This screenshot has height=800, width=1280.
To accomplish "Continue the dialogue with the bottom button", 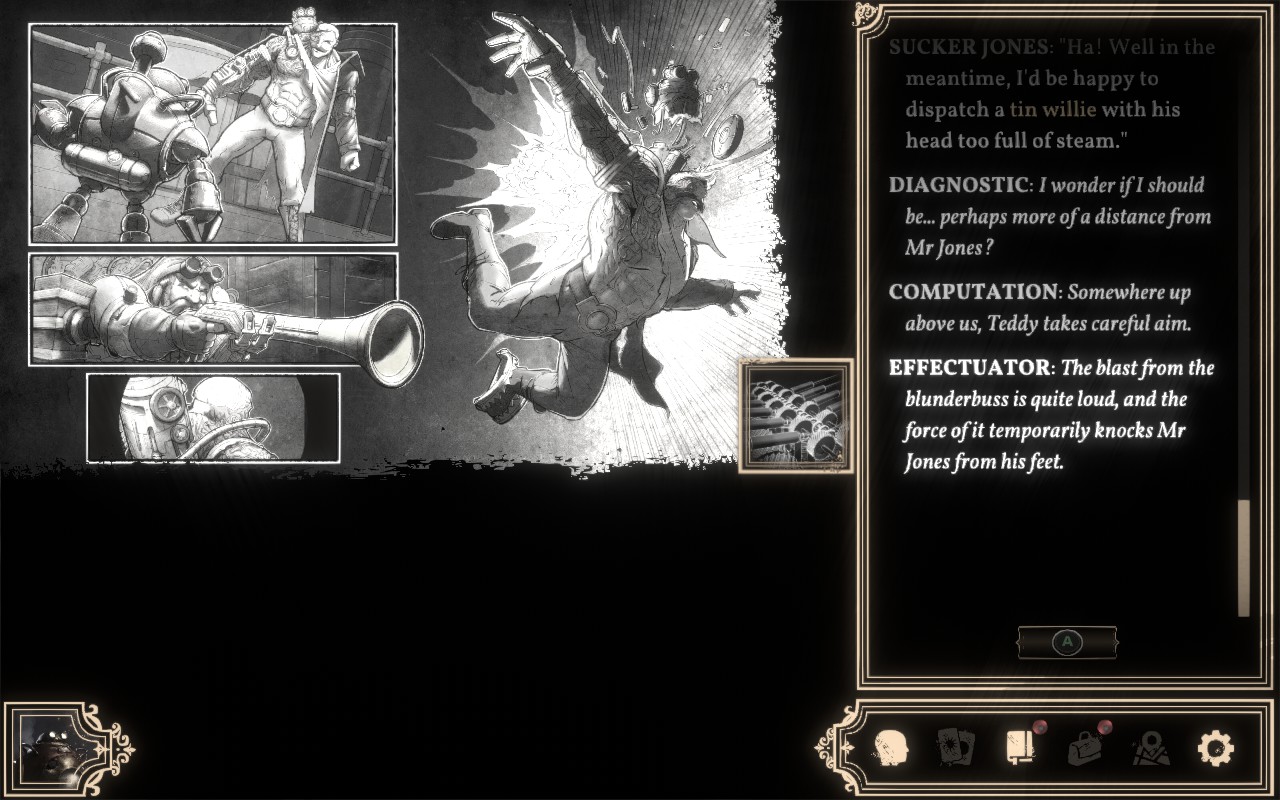I will (x=1067, y=643).
